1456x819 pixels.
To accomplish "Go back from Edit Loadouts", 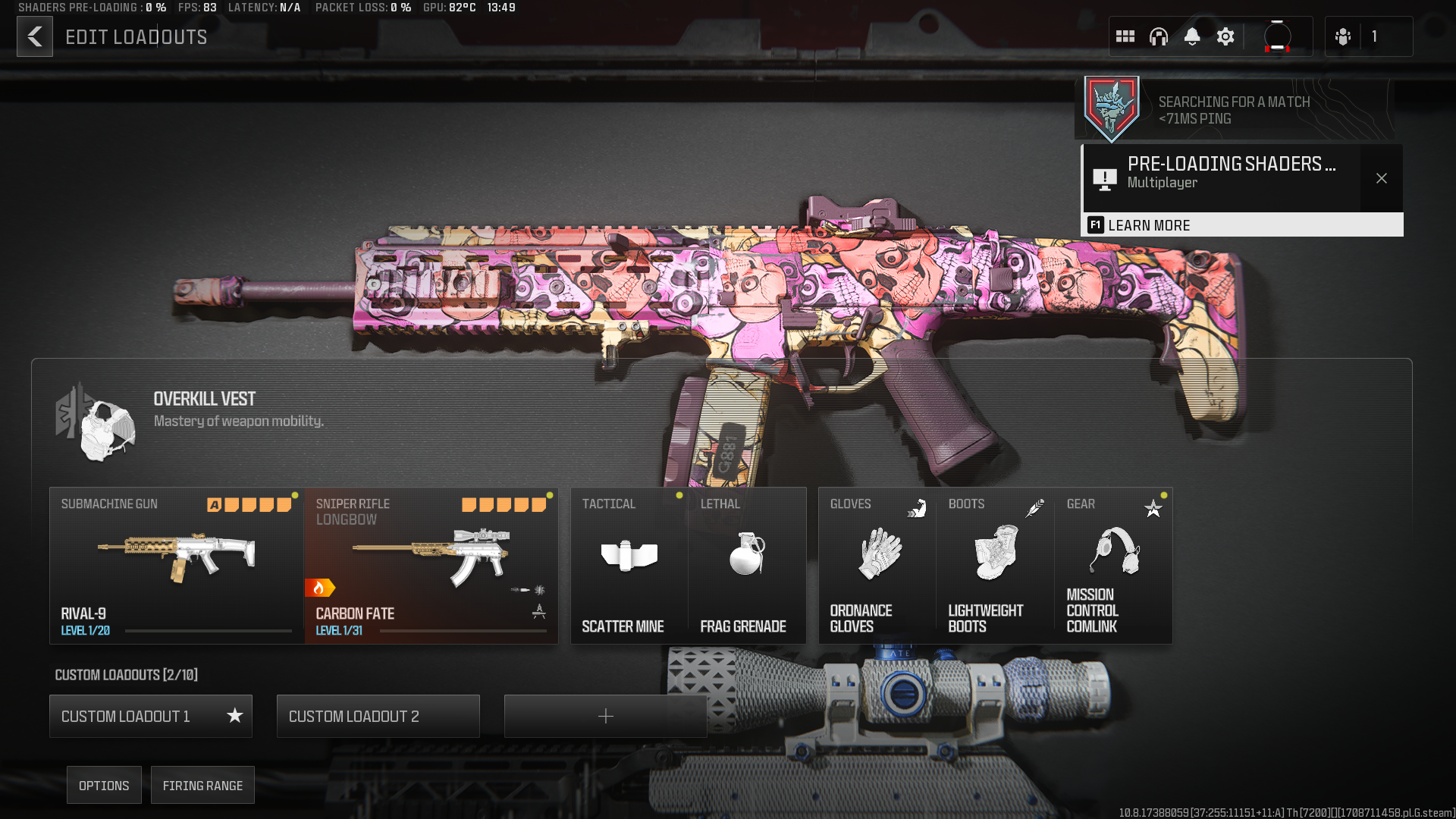I will (x=35, y=36).
